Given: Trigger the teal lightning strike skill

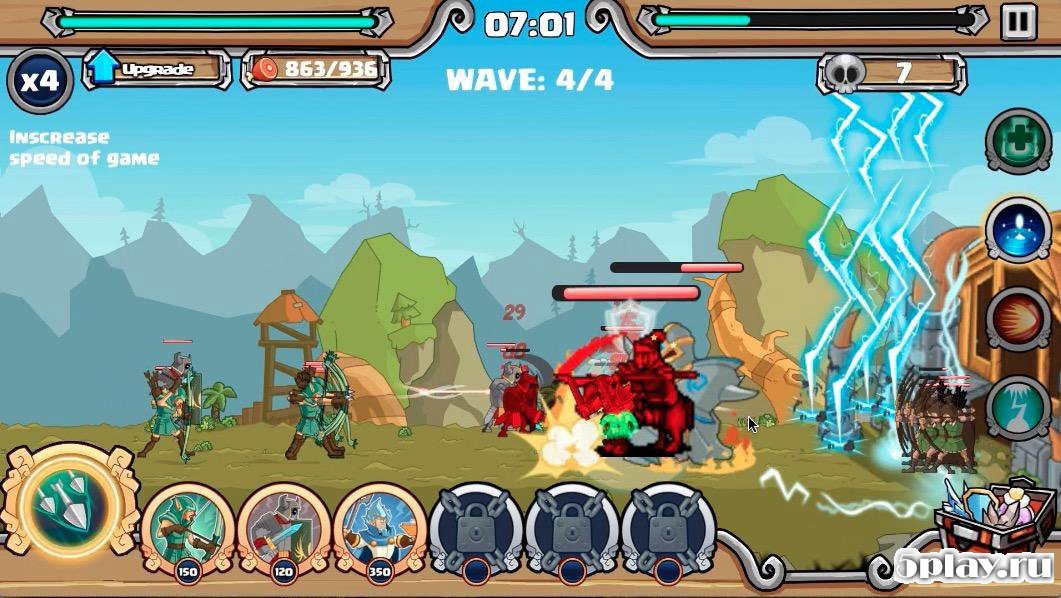Looking at the screenshot, I should coord(1018,407).
